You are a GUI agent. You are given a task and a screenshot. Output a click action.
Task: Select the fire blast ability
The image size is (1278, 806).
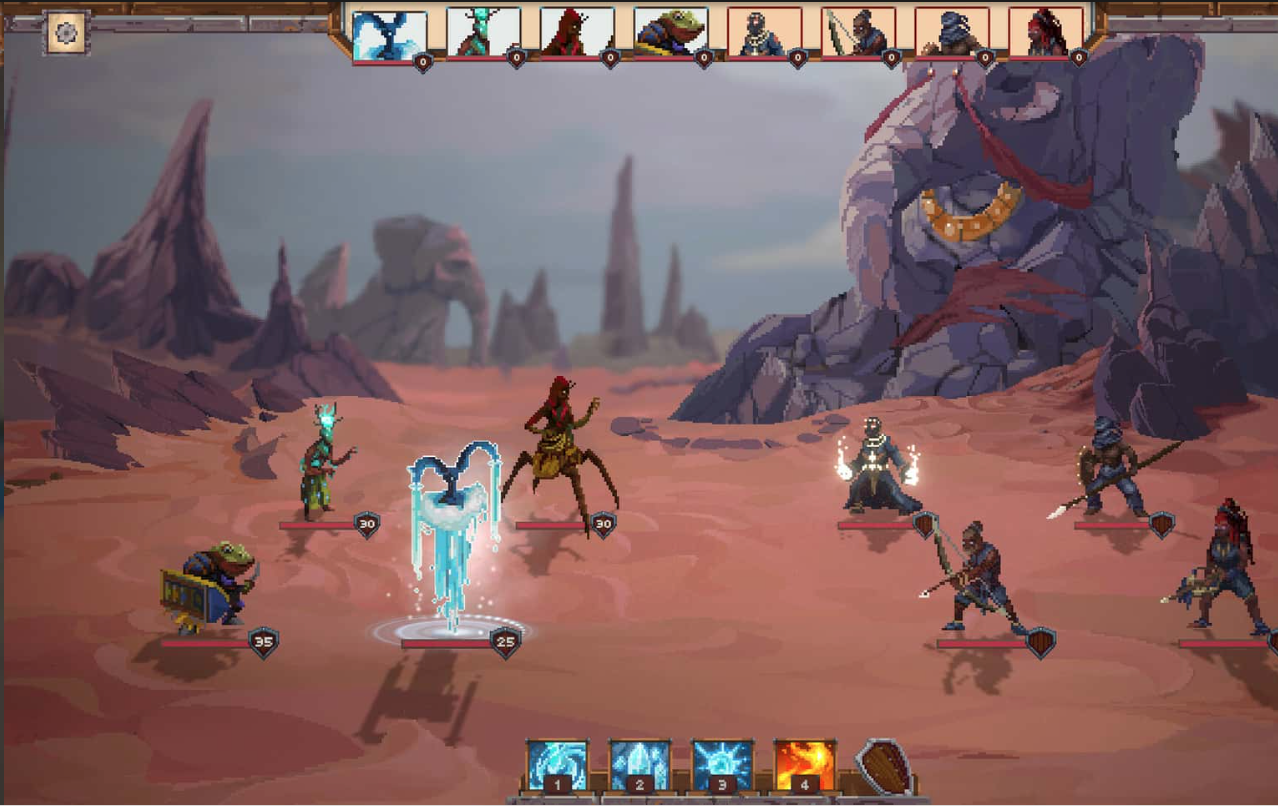804,766
